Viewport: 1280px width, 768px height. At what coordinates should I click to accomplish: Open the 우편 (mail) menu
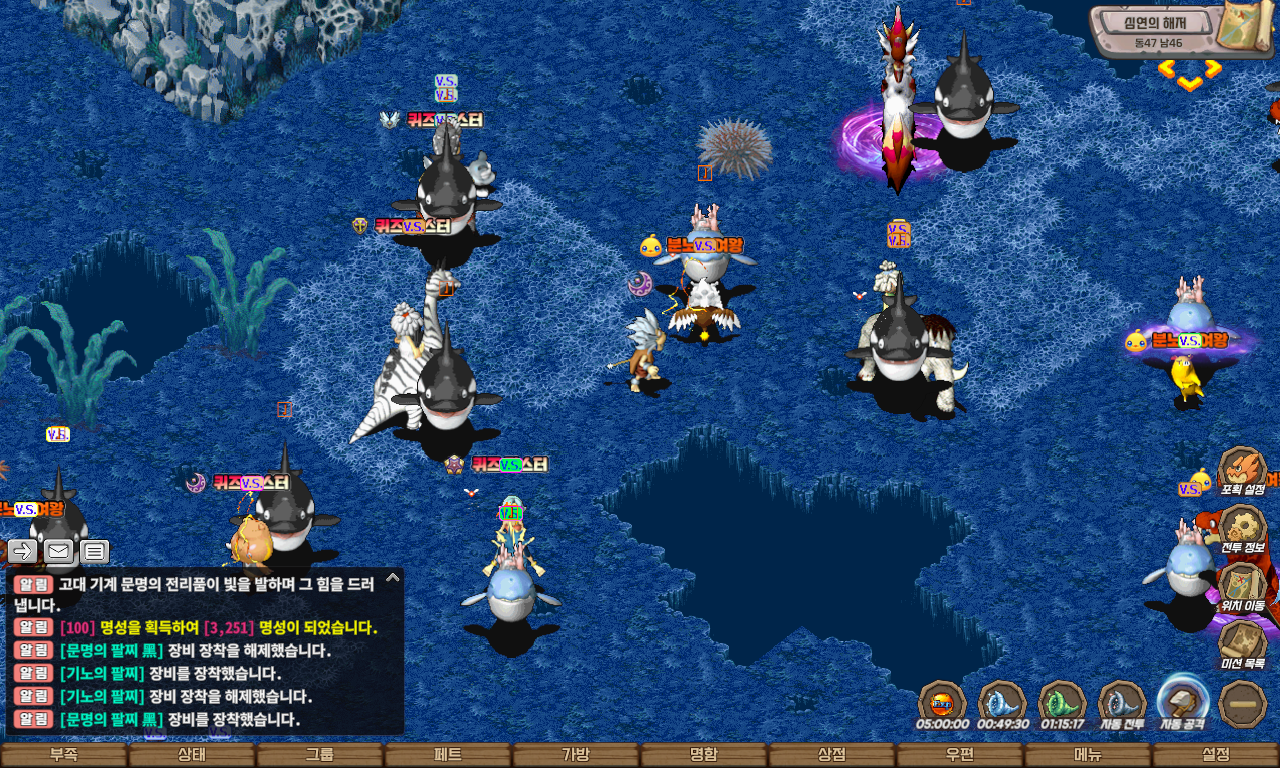click(x=960, y=755)
